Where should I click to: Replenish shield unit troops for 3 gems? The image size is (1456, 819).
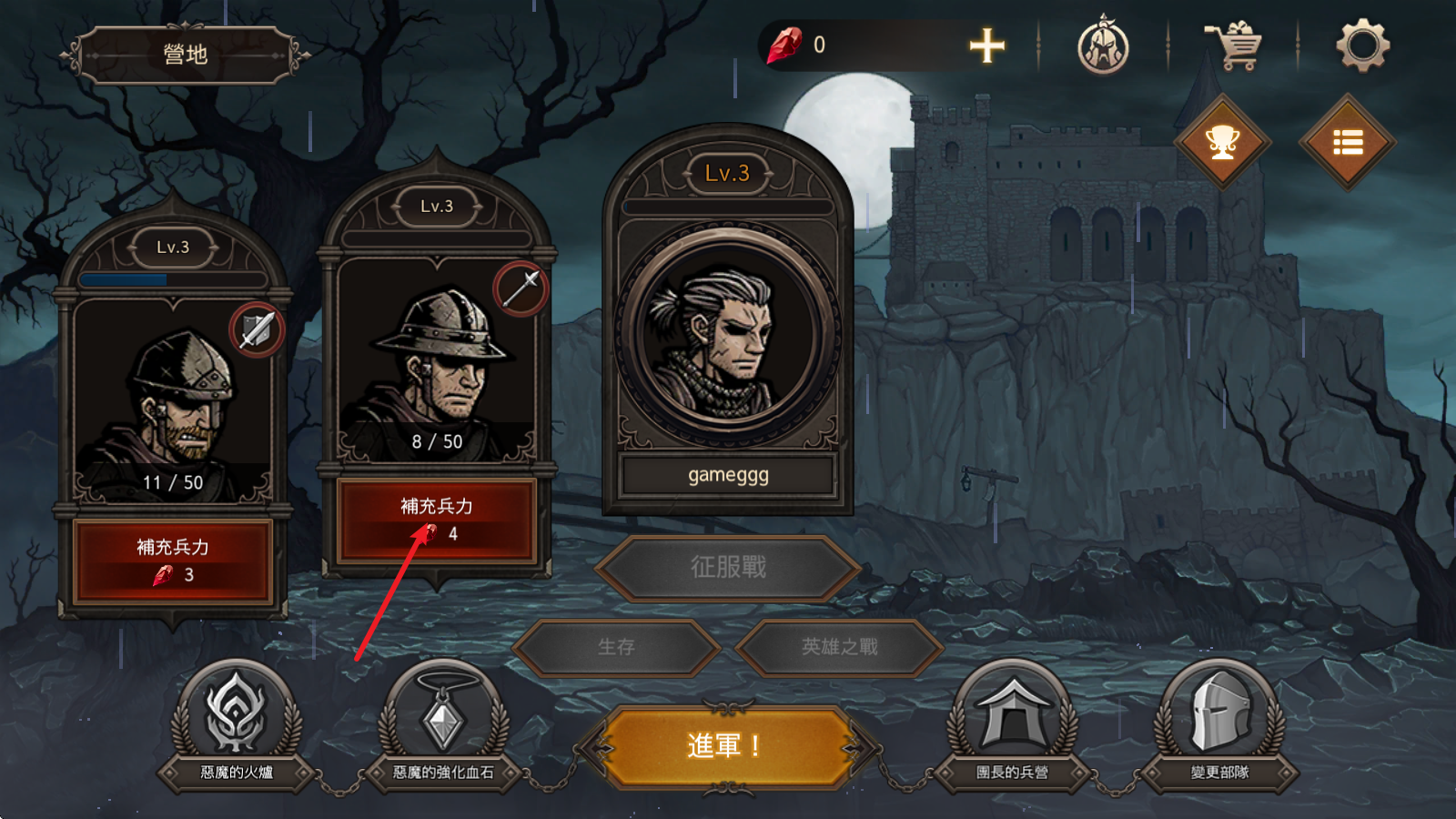(x=173, y=560)
